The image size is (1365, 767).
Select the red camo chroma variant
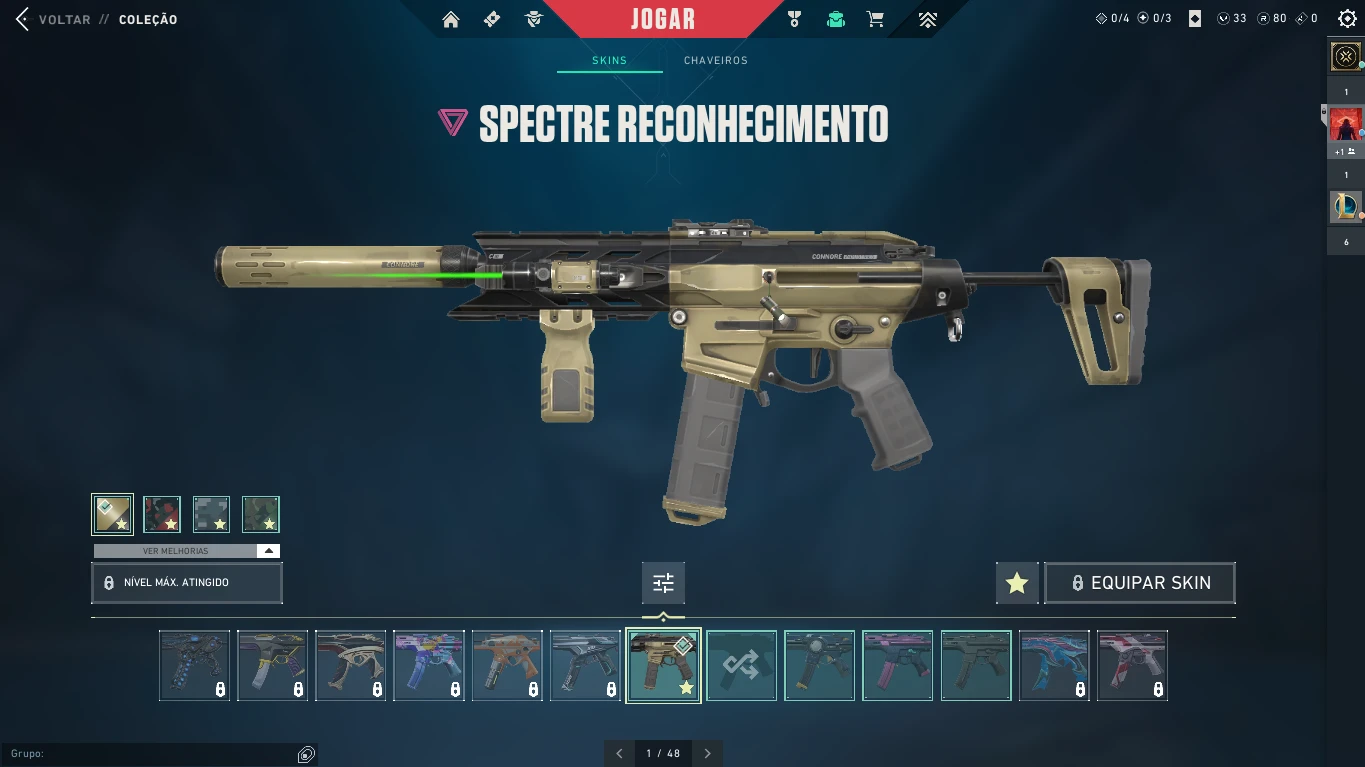point(162,514)
